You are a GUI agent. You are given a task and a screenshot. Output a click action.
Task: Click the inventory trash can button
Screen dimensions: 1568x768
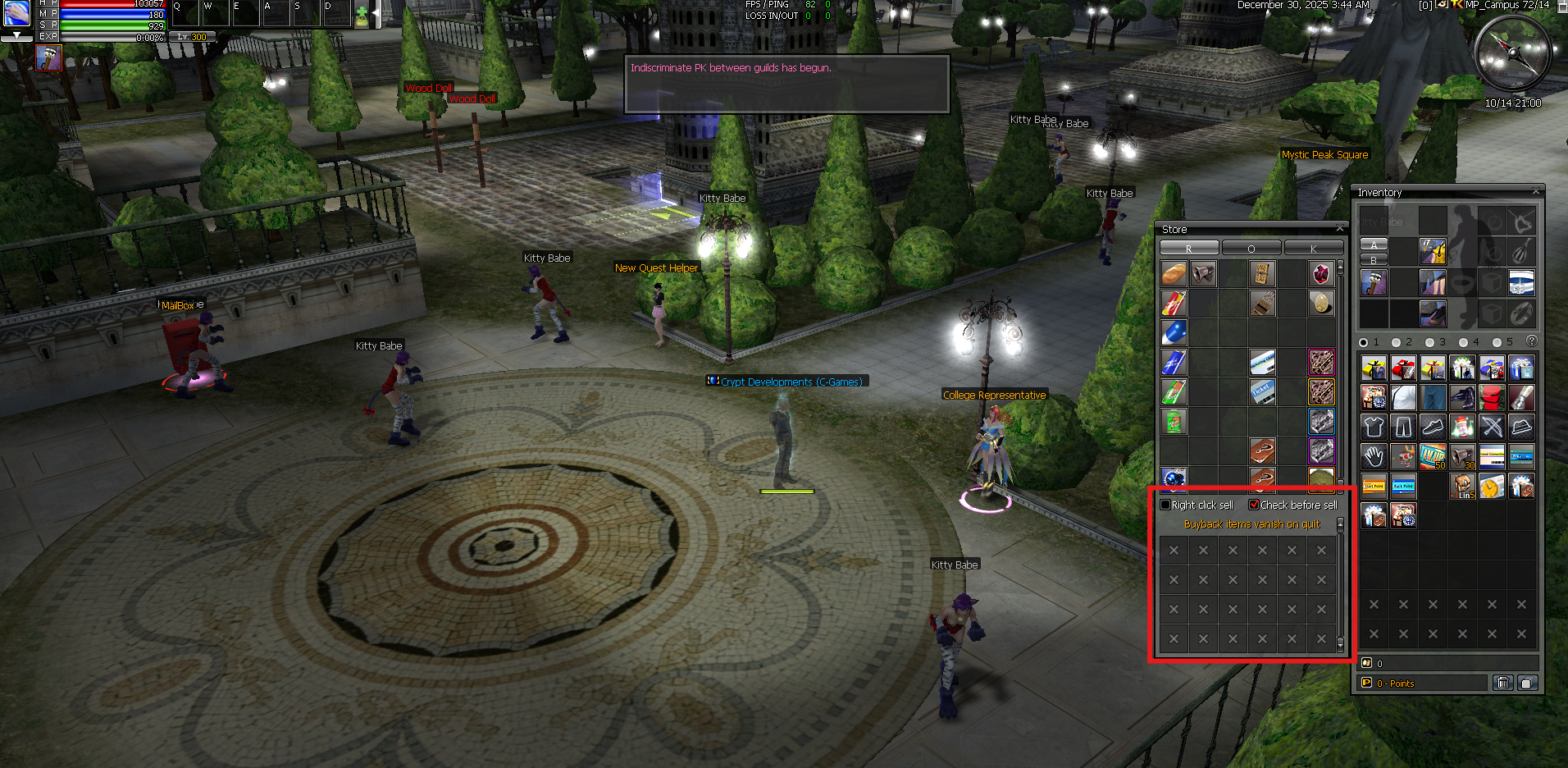(1502, 683)
